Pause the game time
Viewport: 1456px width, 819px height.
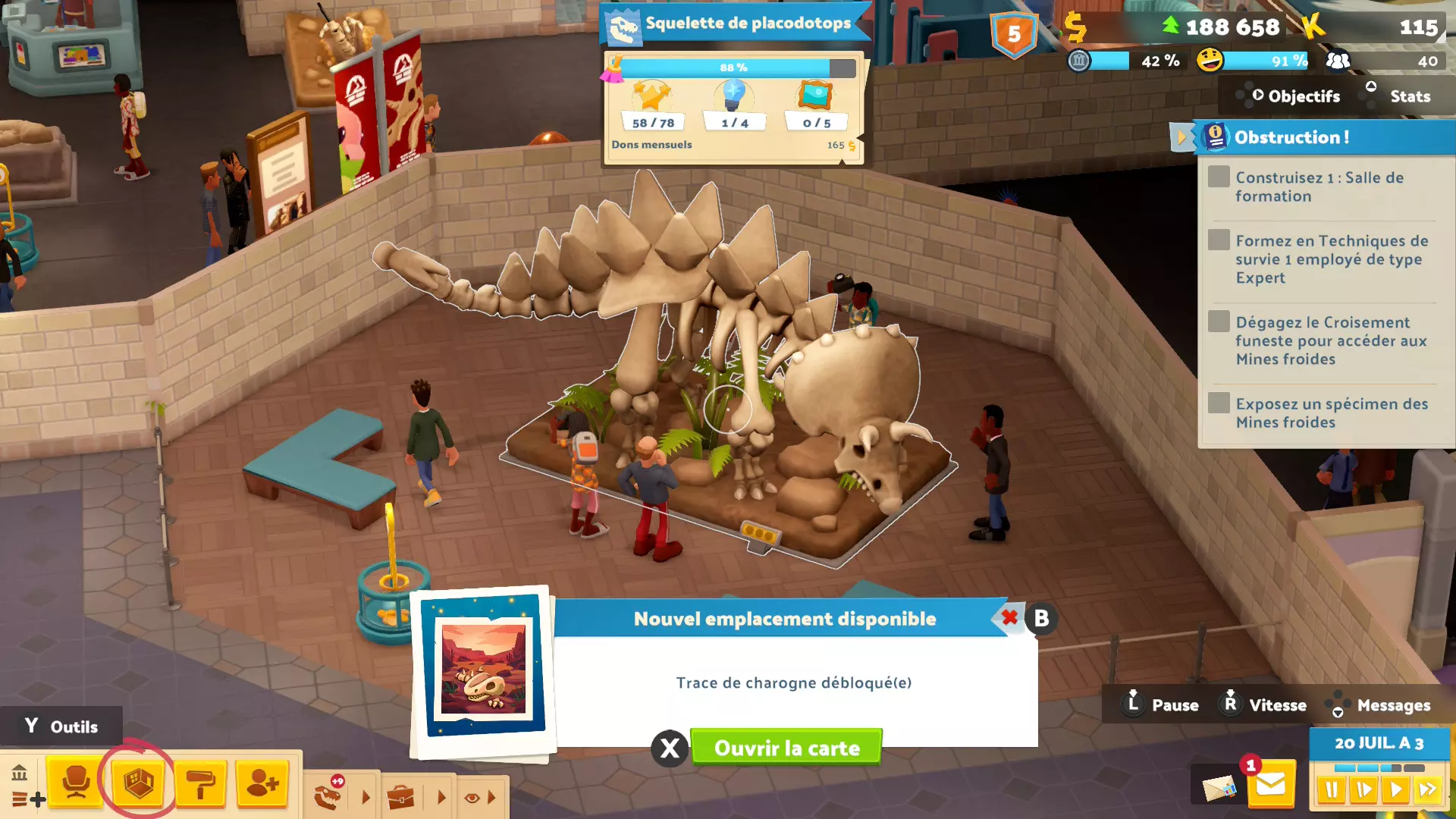click(x=1332, y=790)
